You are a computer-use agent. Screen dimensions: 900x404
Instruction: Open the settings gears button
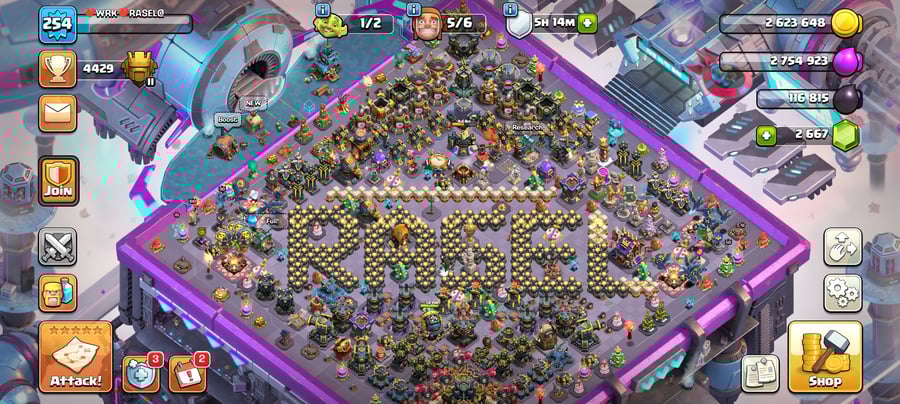pyautogui.click(x=842, y=293)
